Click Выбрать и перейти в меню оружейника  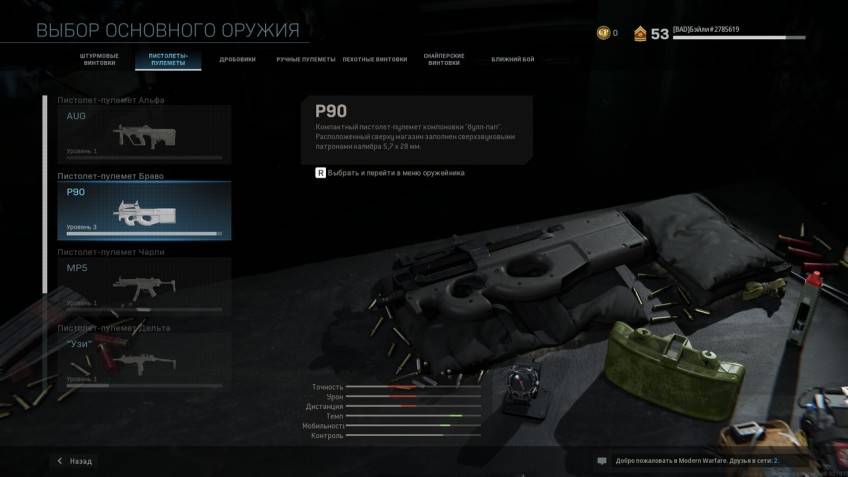[x=390, y=173]
